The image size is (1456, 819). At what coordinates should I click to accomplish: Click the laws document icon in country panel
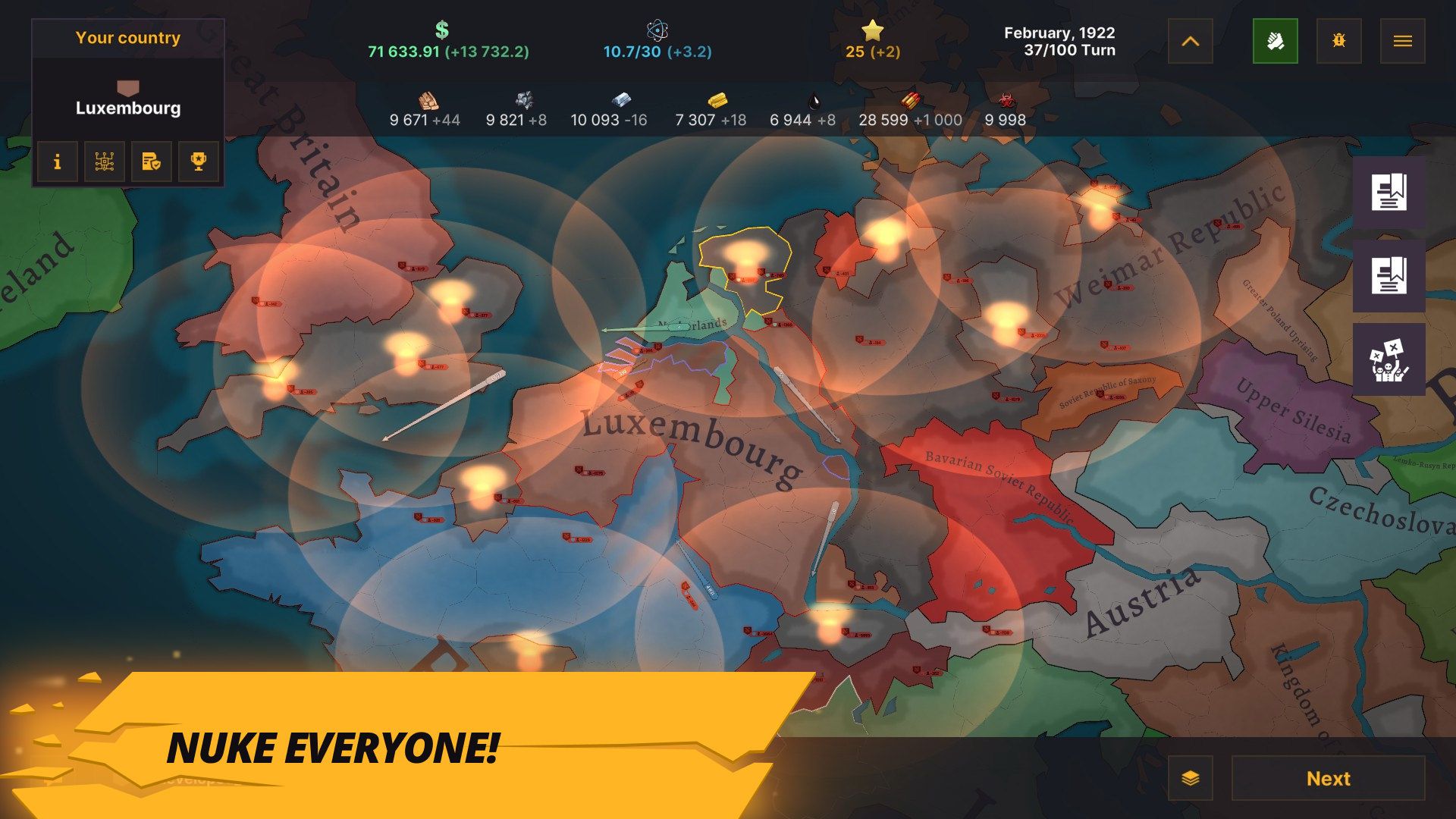[x=151, y=162]
